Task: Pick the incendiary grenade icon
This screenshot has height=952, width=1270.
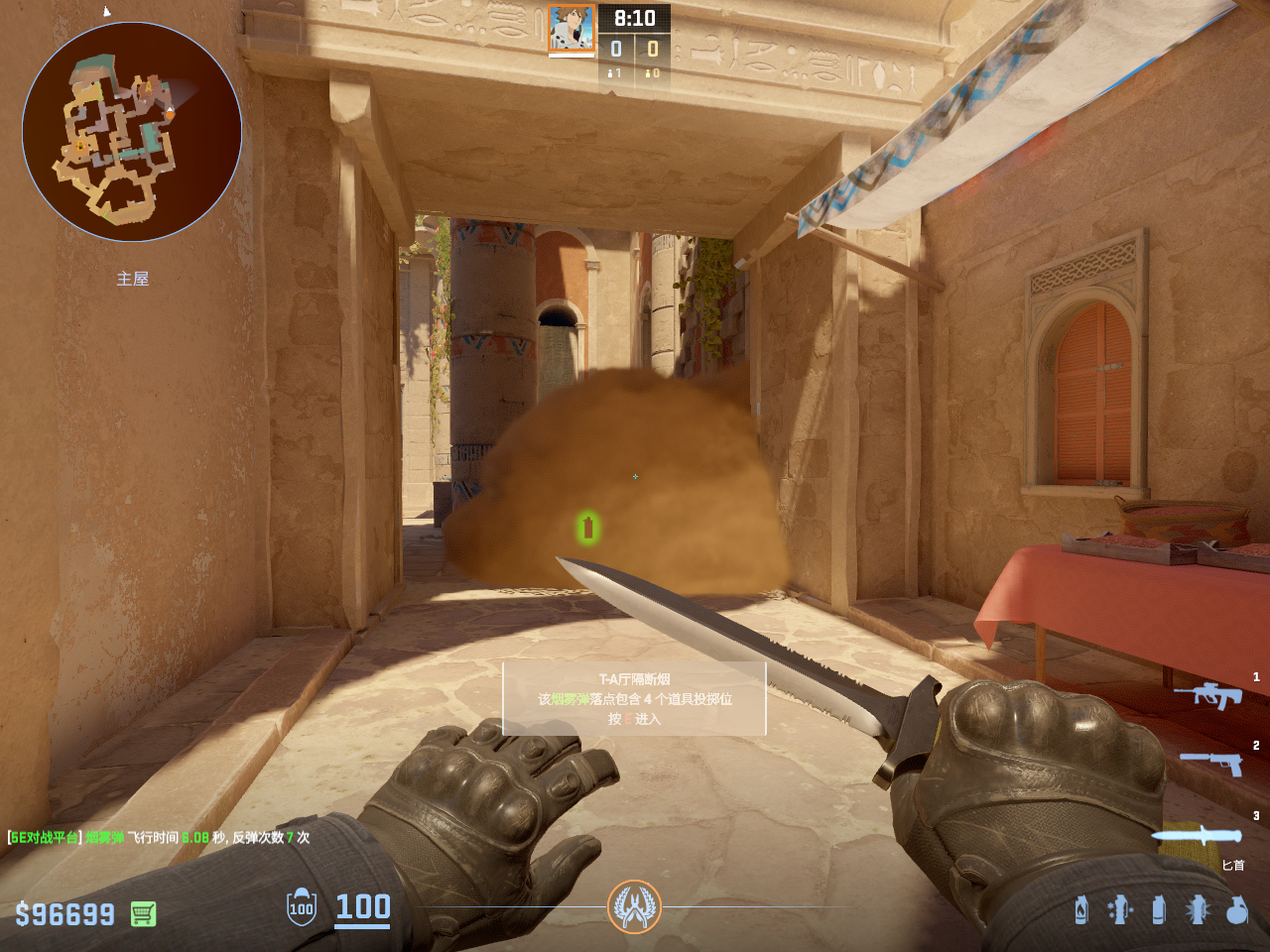Action: coord(1081,909)
